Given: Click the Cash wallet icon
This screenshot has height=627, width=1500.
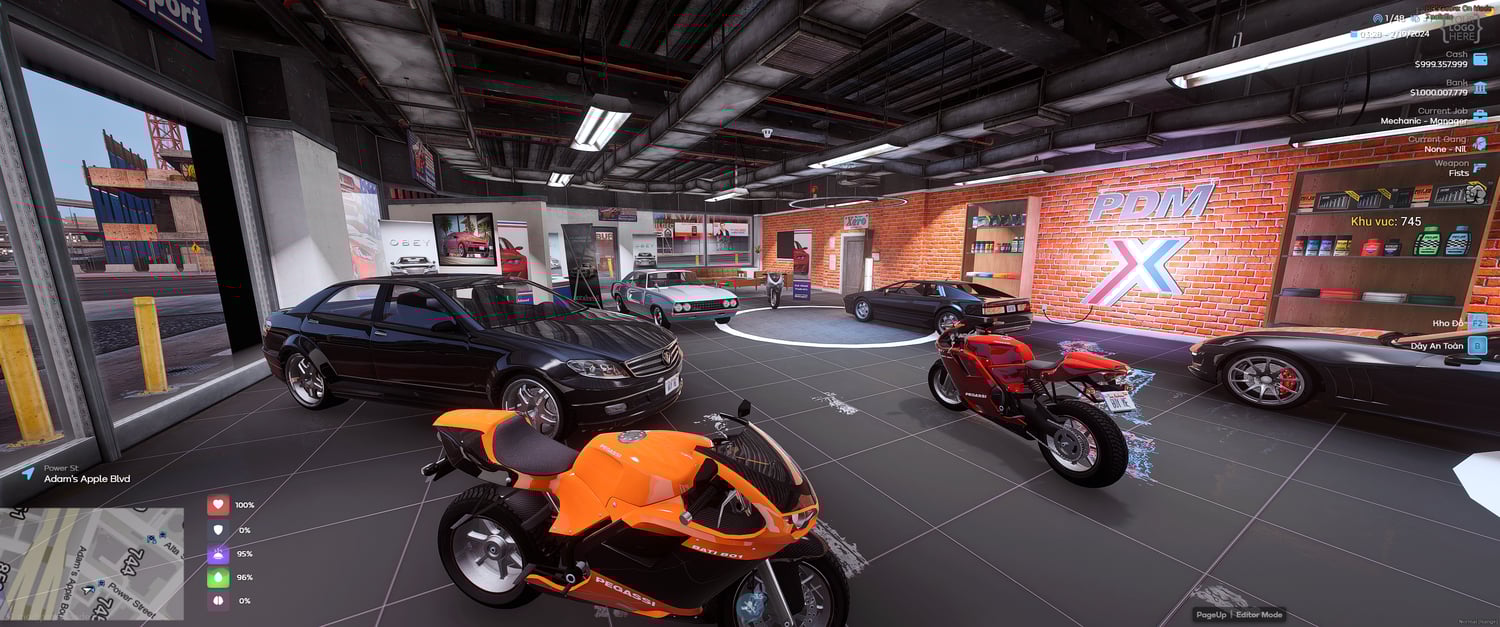Looking at the screenshot, I should click(x=1480, y=59).
